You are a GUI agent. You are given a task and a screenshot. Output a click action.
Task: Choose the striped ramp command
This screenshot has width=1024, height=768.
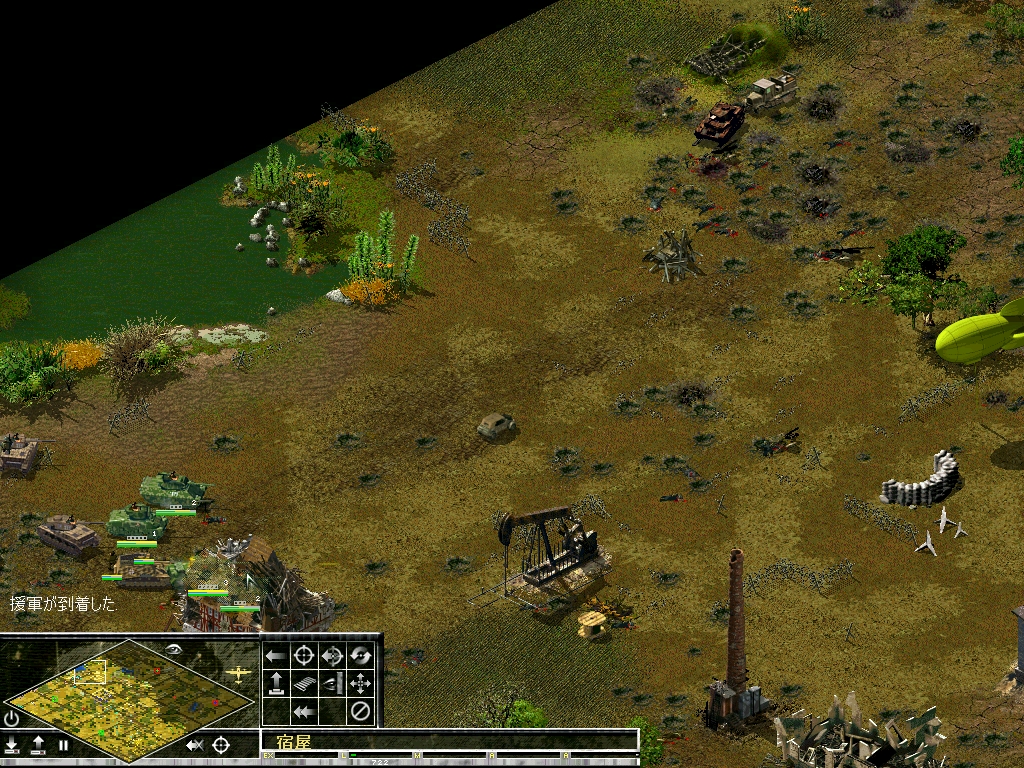tap(305, 684)
